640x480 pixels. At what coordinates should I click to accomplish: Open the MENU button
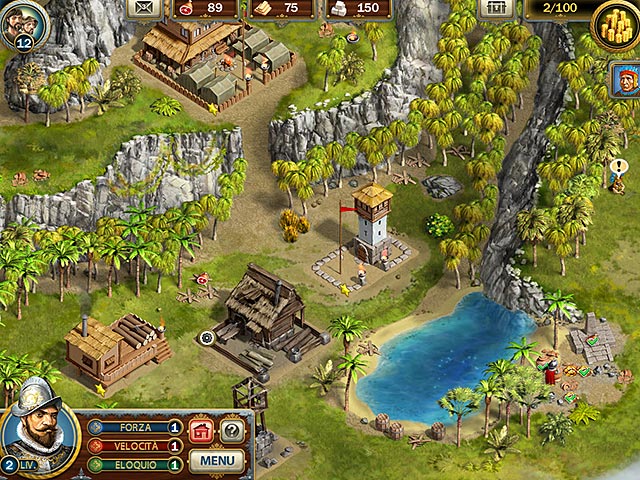pos(217,461)
